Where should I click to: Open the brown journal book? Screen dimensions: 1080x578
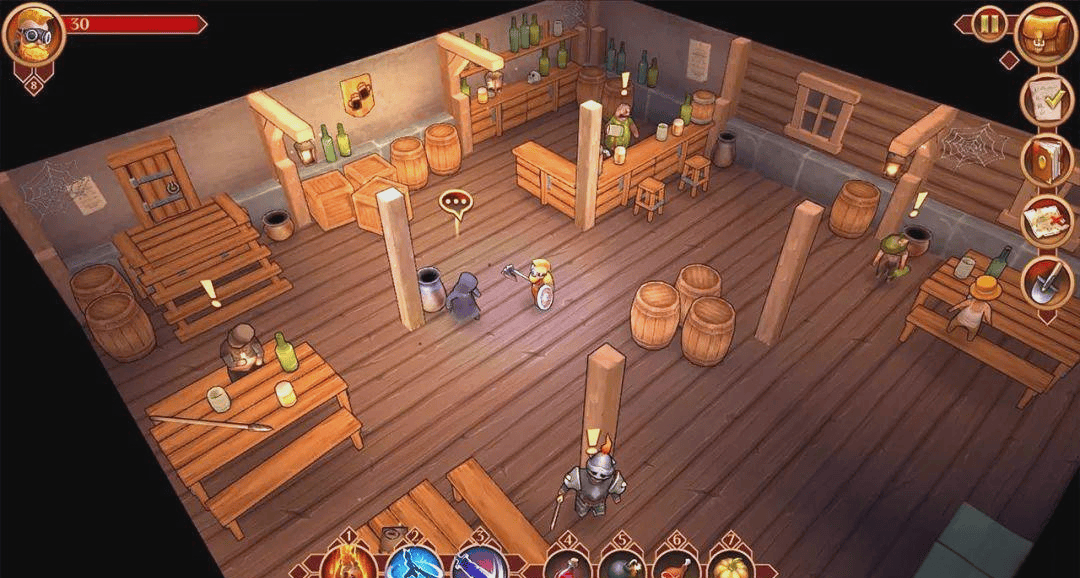tap(1046, 160)
